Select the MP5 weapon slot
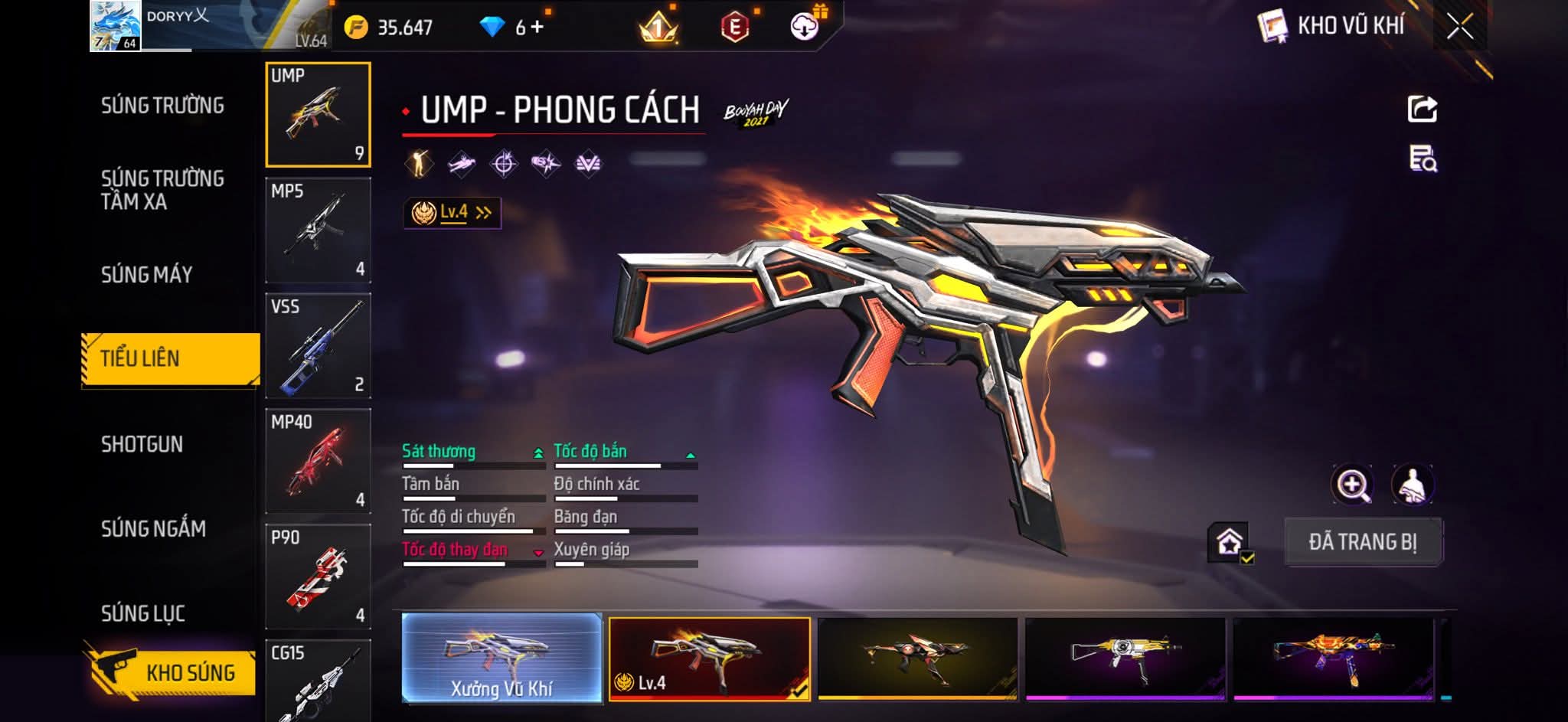The width and height of the screenshot is (1568, 722). click(x=318, y=230)
